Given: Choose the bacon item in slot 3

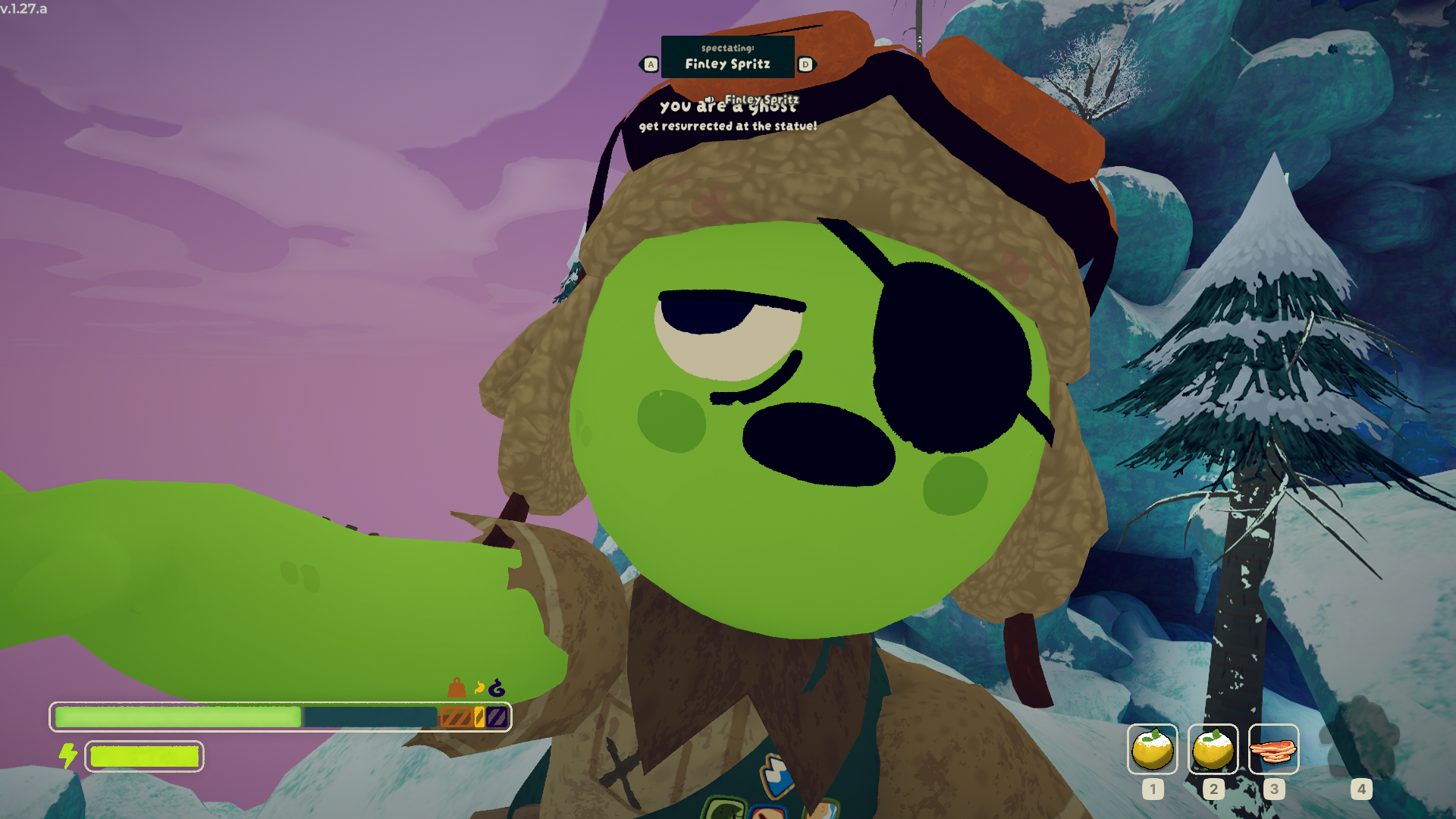Looking at the screenshot, I should [1273, 749].
